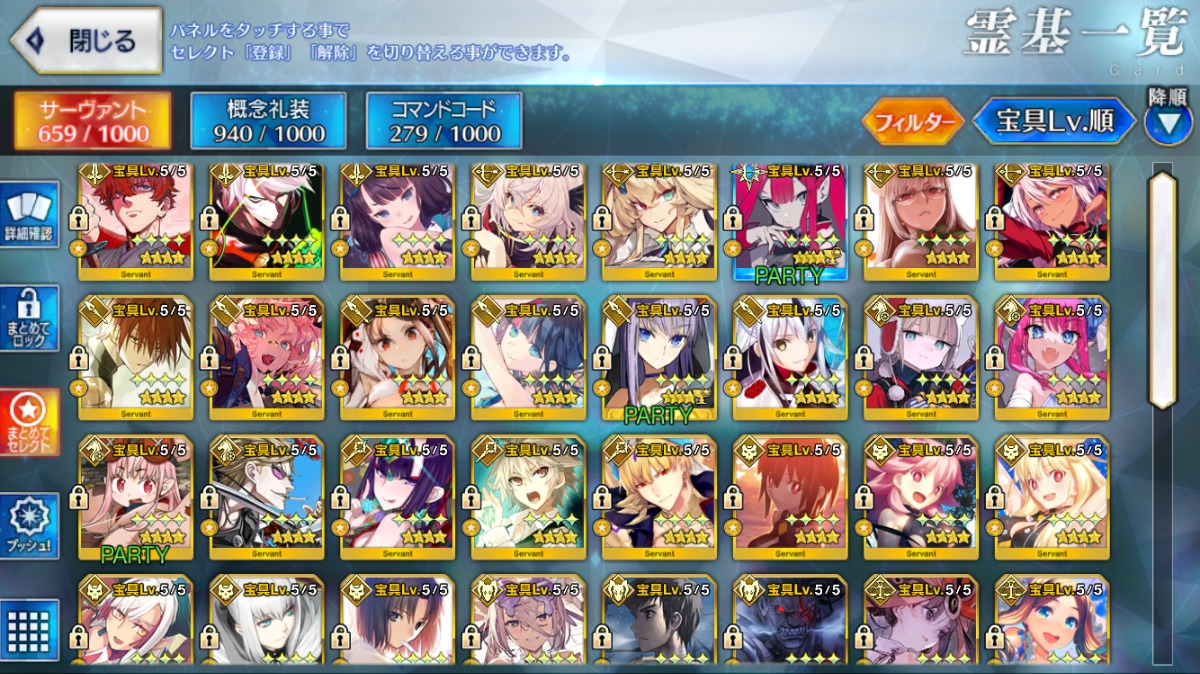Change the 宝具Lv.順 sort order
The width and height of the screenshot is (1200, 674).
[1055, 122]
